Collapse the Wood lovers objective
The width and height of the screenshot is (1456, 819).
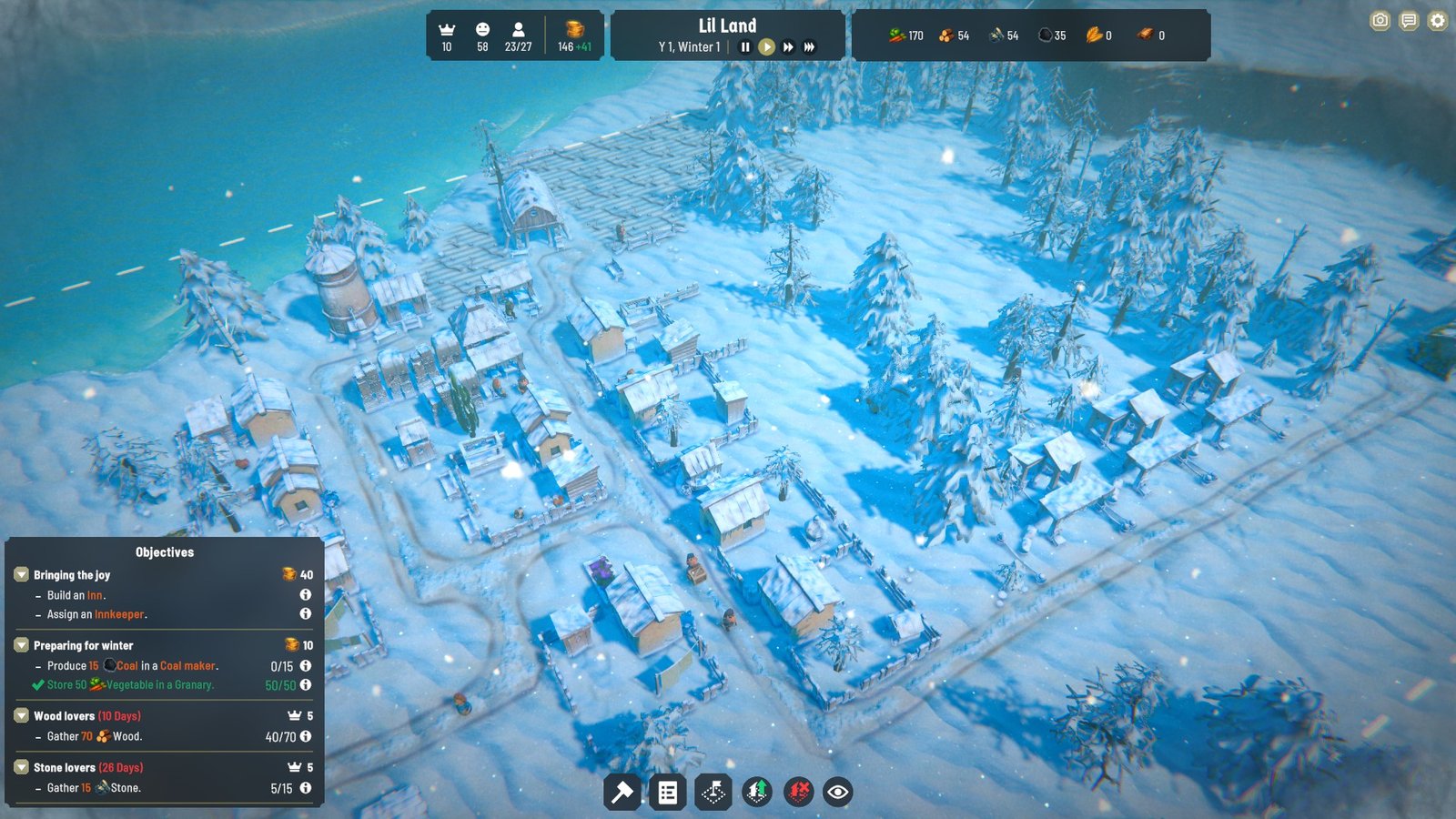[21, 716]
